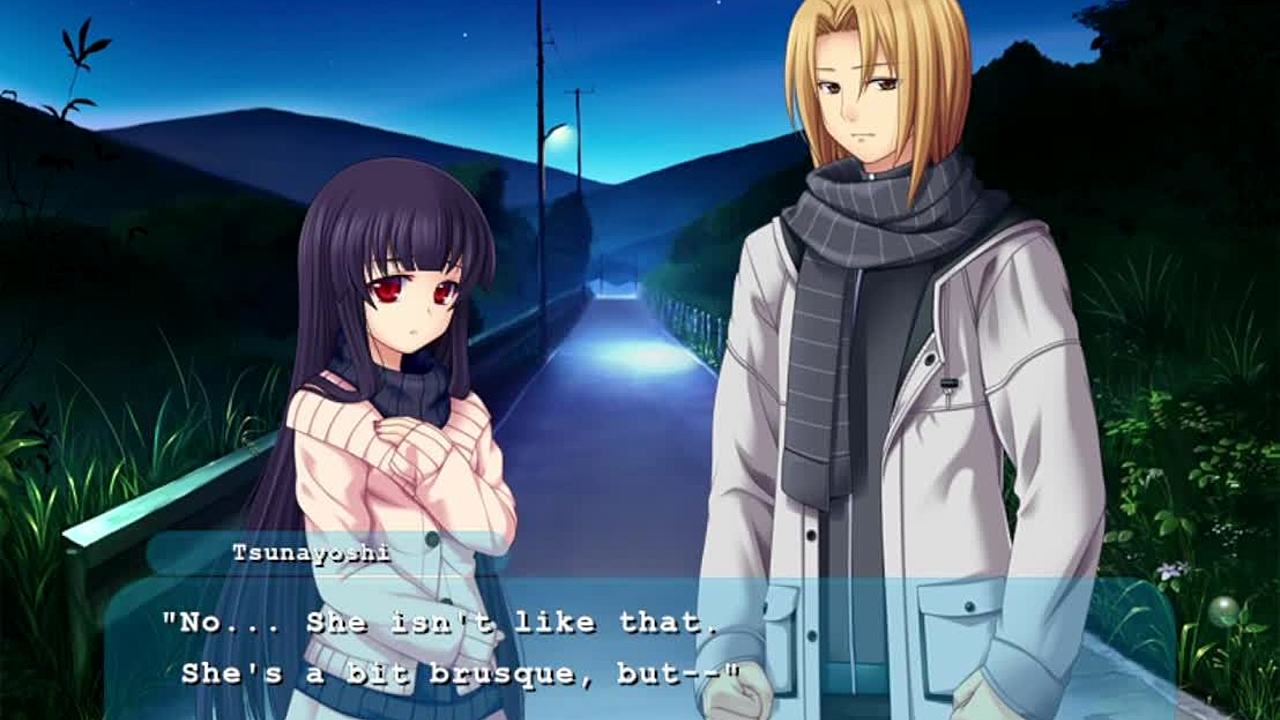The image size is (1280, 720).
Task: Click Tsunayoshi's dialogue text box to continue
Action: [640, 648]
